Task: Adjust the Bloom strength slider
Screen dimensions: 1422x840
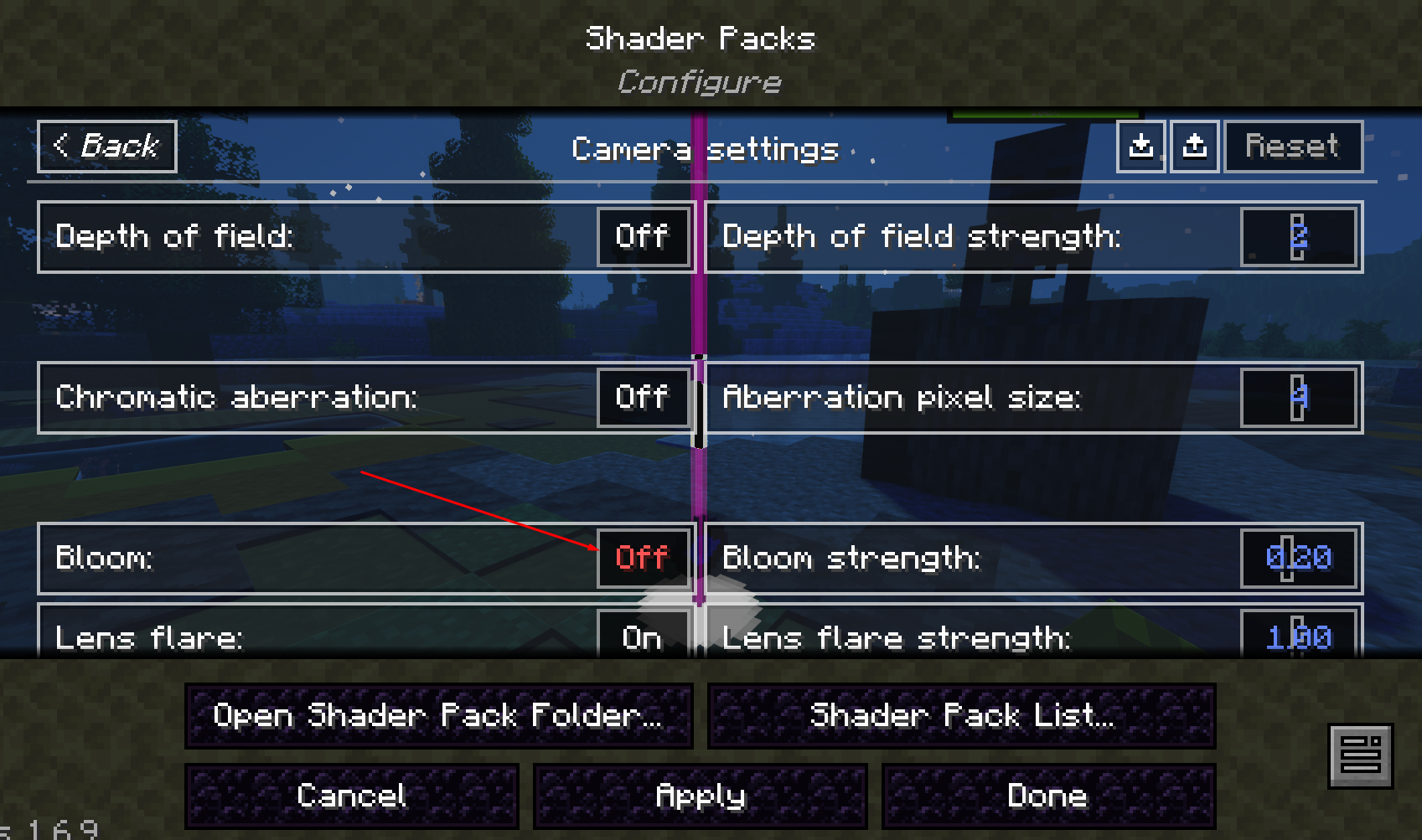Action: tap(1298, 558)
